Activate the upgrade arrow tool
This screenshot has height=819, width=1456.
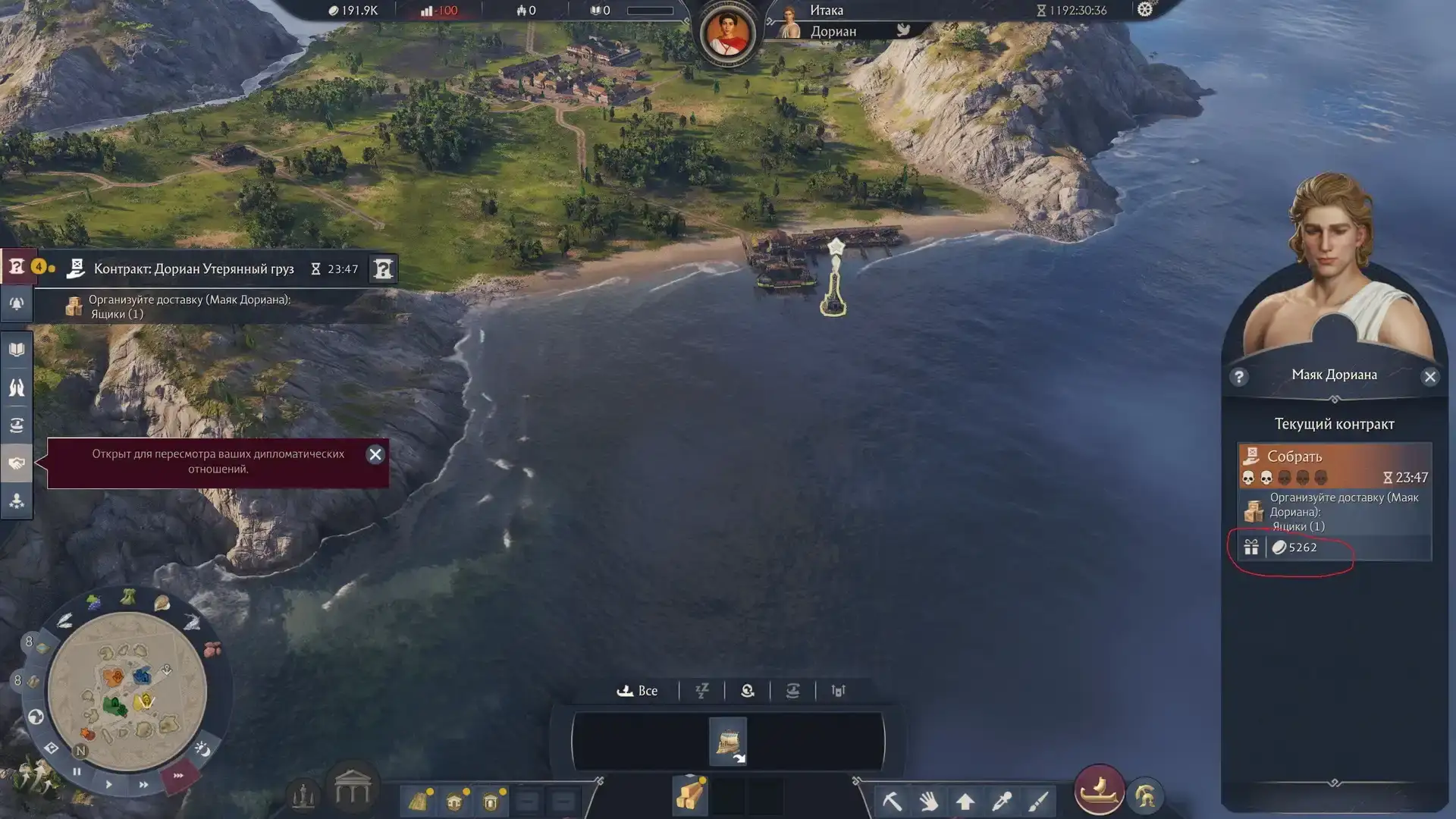(965, 801)
